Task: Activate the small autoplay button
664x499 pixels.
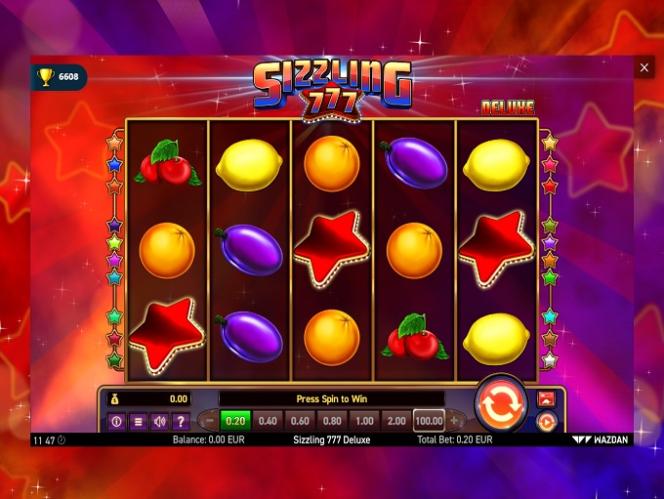Action: (546, 422)
